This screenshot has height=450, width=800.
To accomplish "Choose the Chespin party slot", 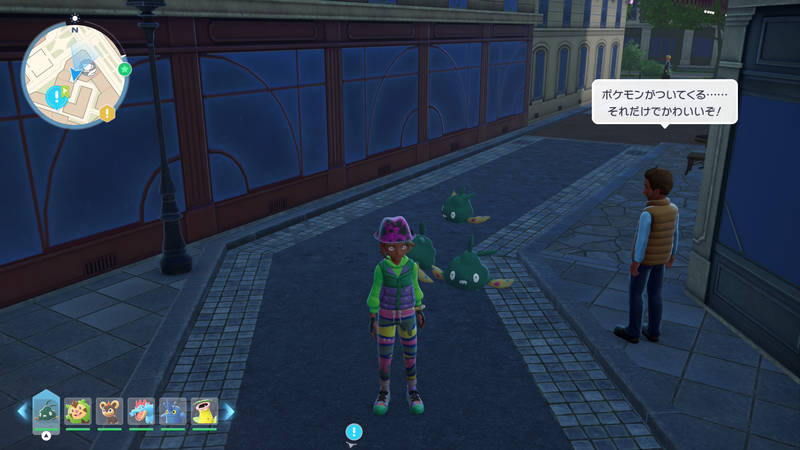I will pos(78,411).
